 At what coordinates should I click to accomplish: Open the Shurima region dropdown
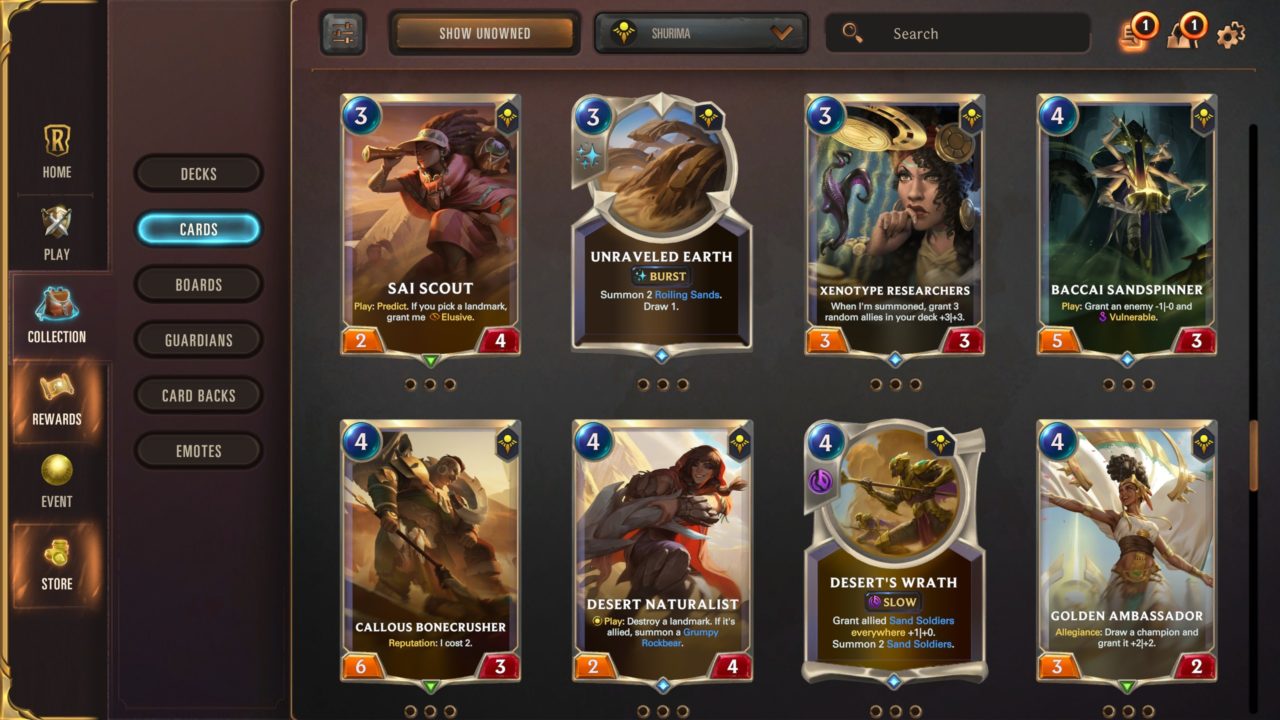[x=701, y=33]
